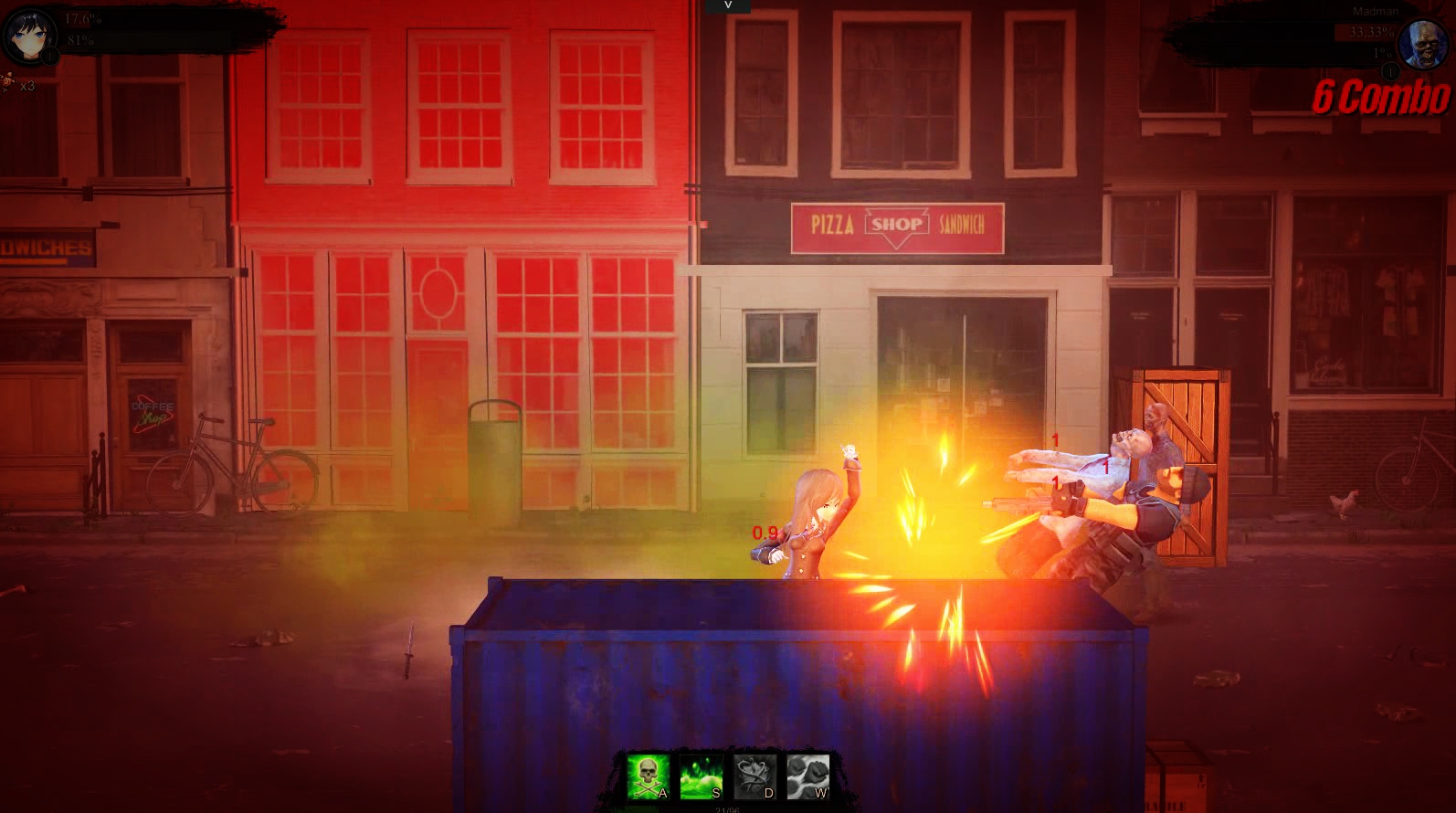Toggle the V key prompt indicator
The width and height of the screenshot is (1456, 813).
[x=728, y=5]
